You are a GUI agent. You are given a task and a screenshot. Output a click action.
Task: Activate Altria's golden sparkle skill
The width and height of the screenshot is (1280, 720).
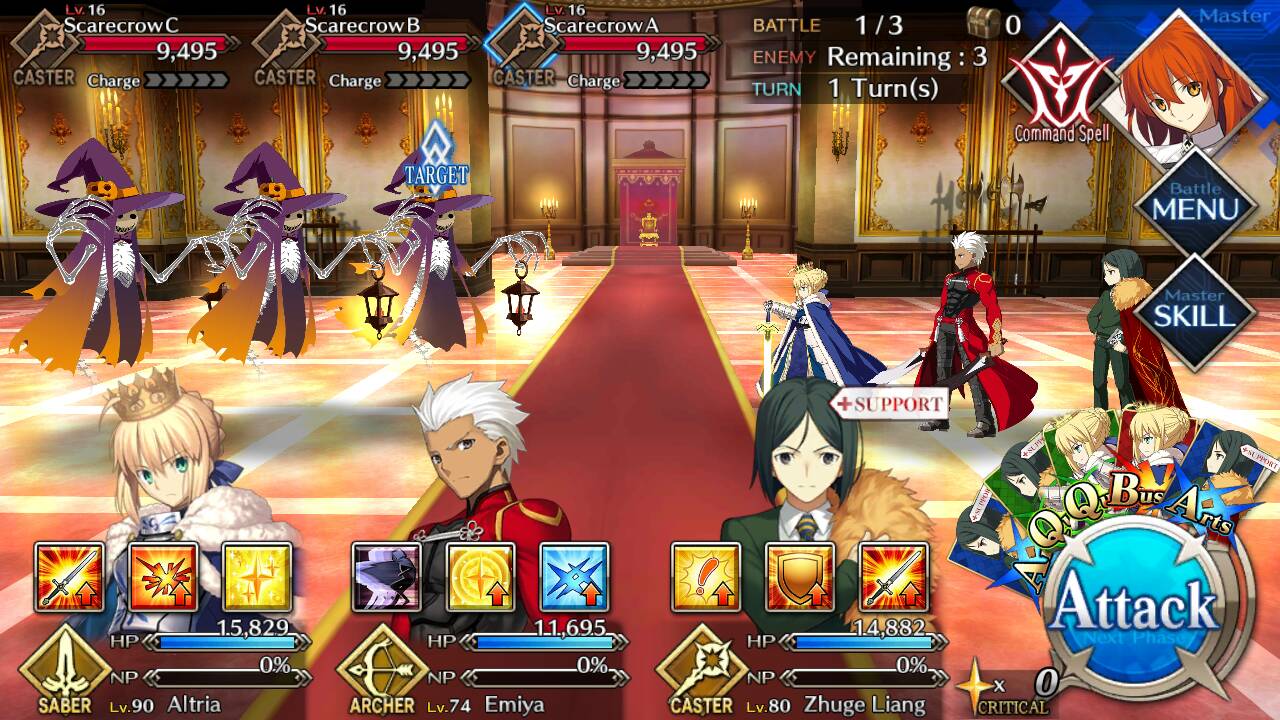click(x=257, y=577)
